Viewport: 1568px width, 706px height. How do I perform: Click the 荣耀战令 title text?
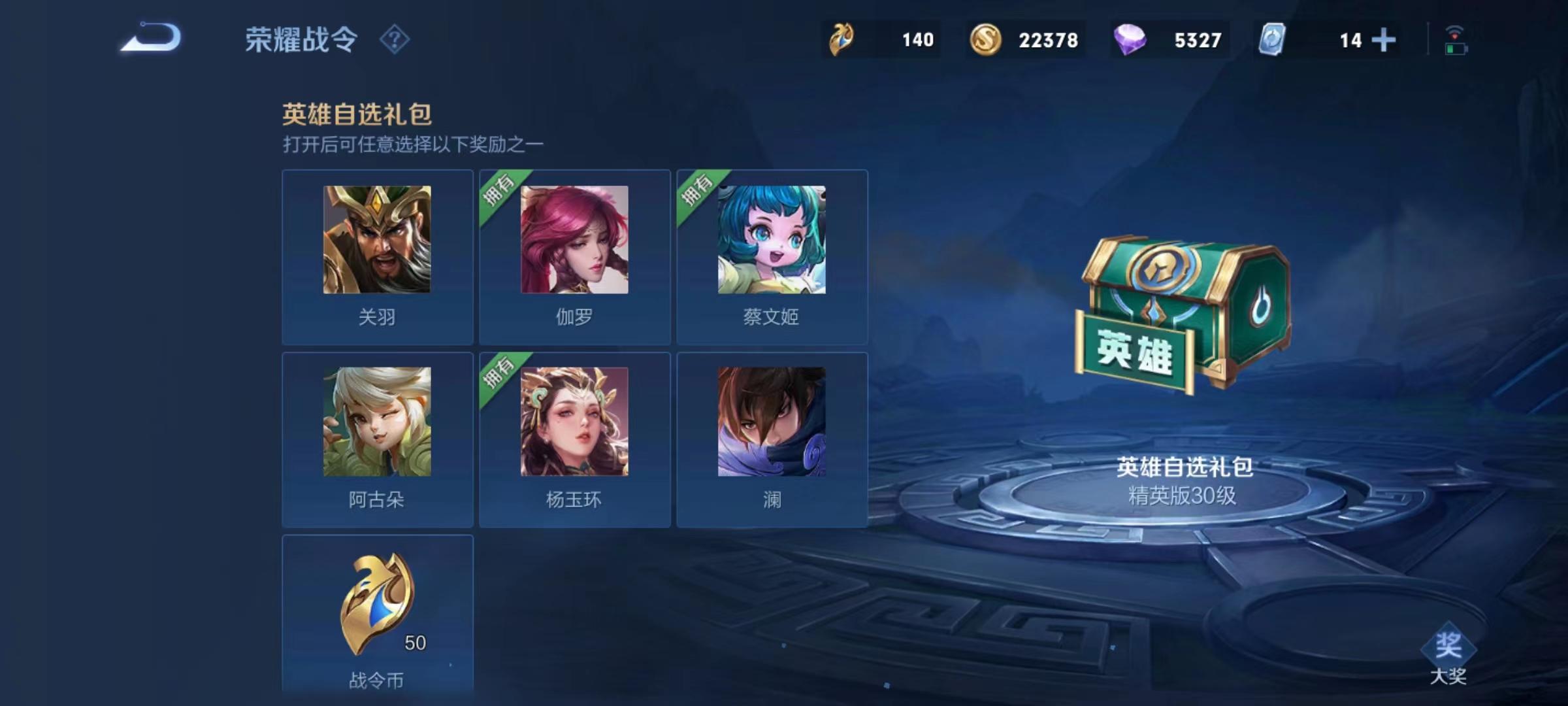click(x=301, y=39)
